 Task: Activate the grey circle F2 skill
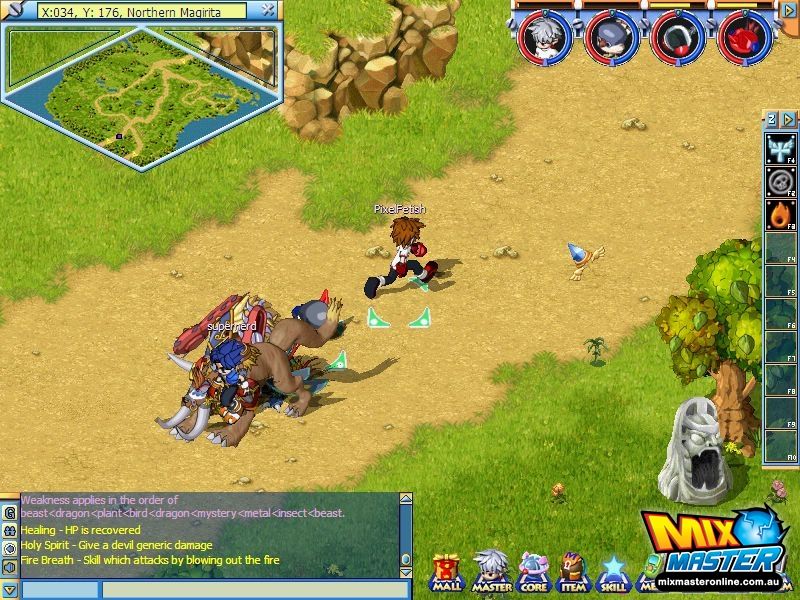780,183
